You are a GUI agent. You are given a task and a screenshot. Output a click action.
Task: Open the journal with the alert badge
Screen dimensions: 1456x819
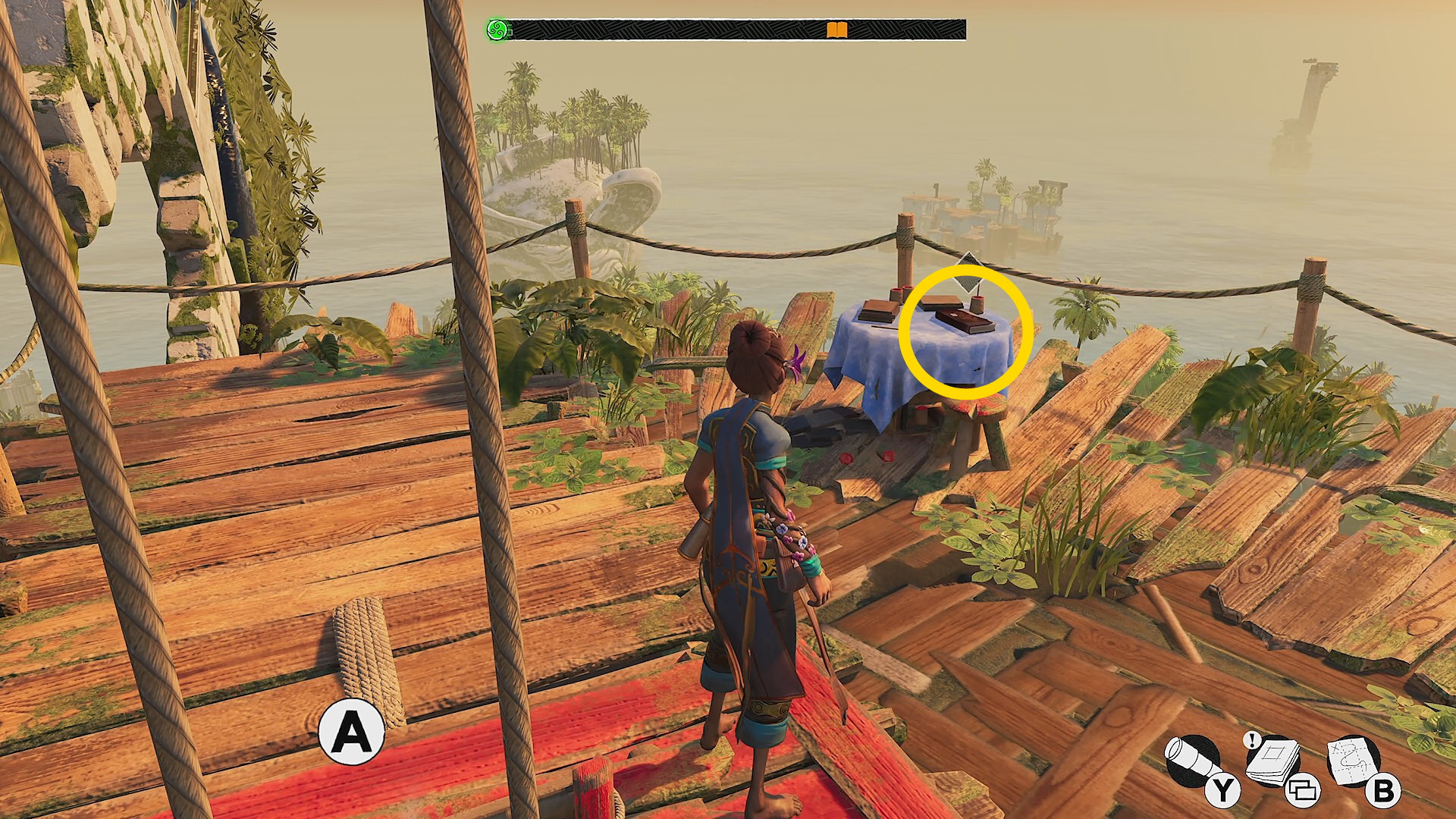click(x=1273, y=761)
